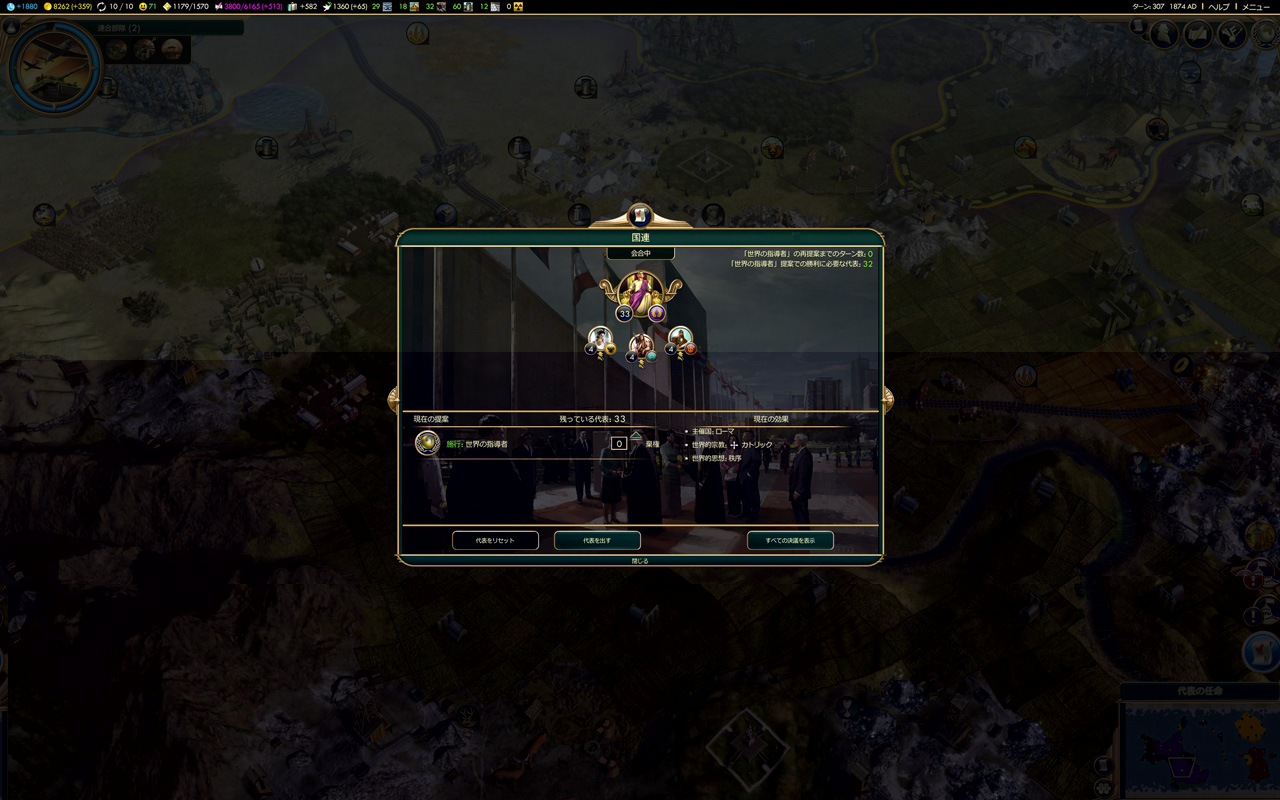Click the 代表をリセット button
This screenshot has width=1280, height=800.
[x=495, y=540]
